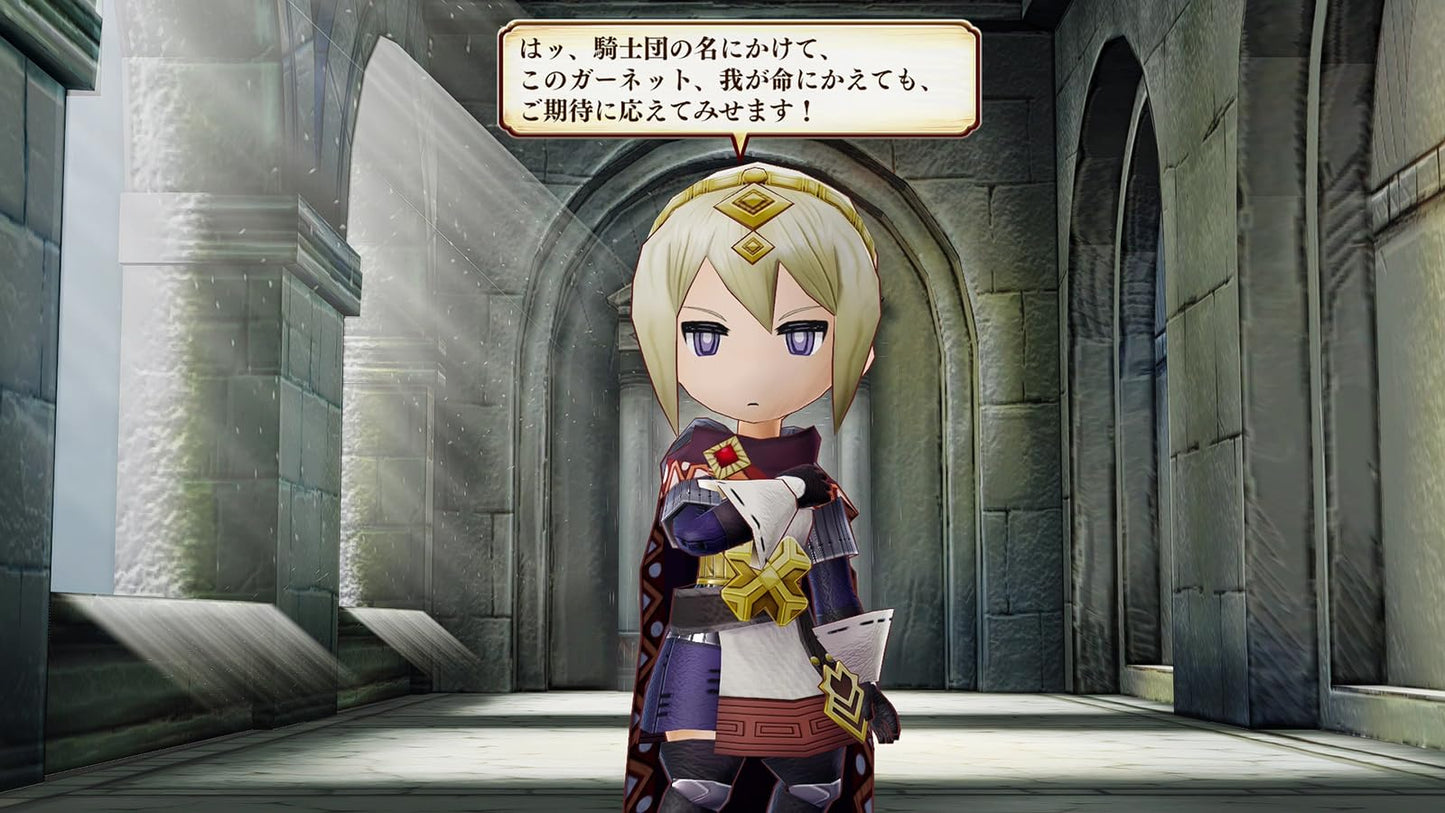Click the red-striped waist sash
Viewport: 1445px width, 813px height.
[x=770, y=722]
